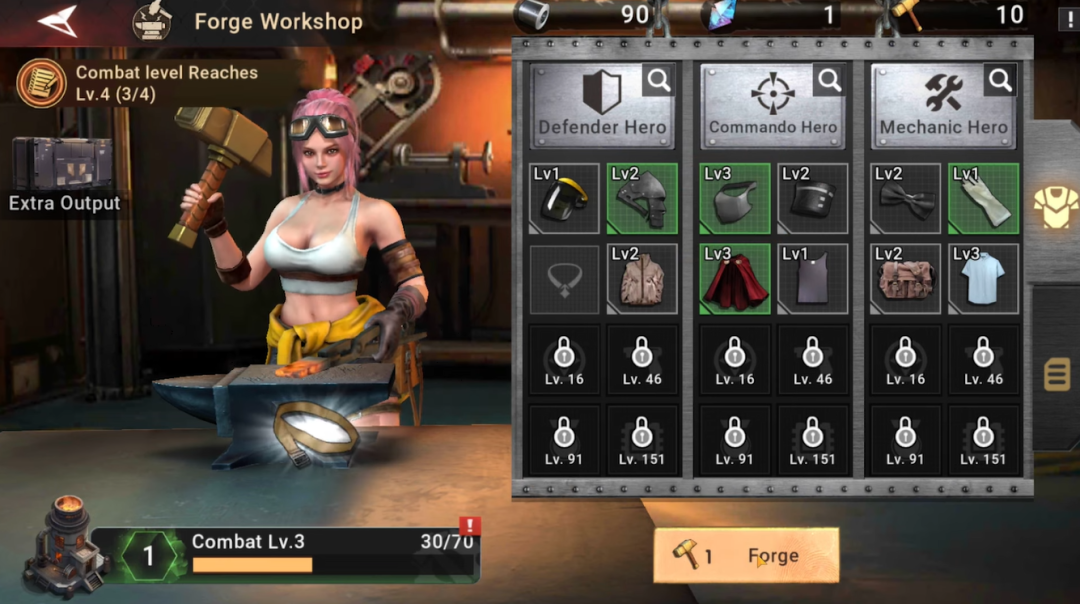Go back using the arrow button
The width and height of the screenshot is (1080, 604).
tap(58, 21)
